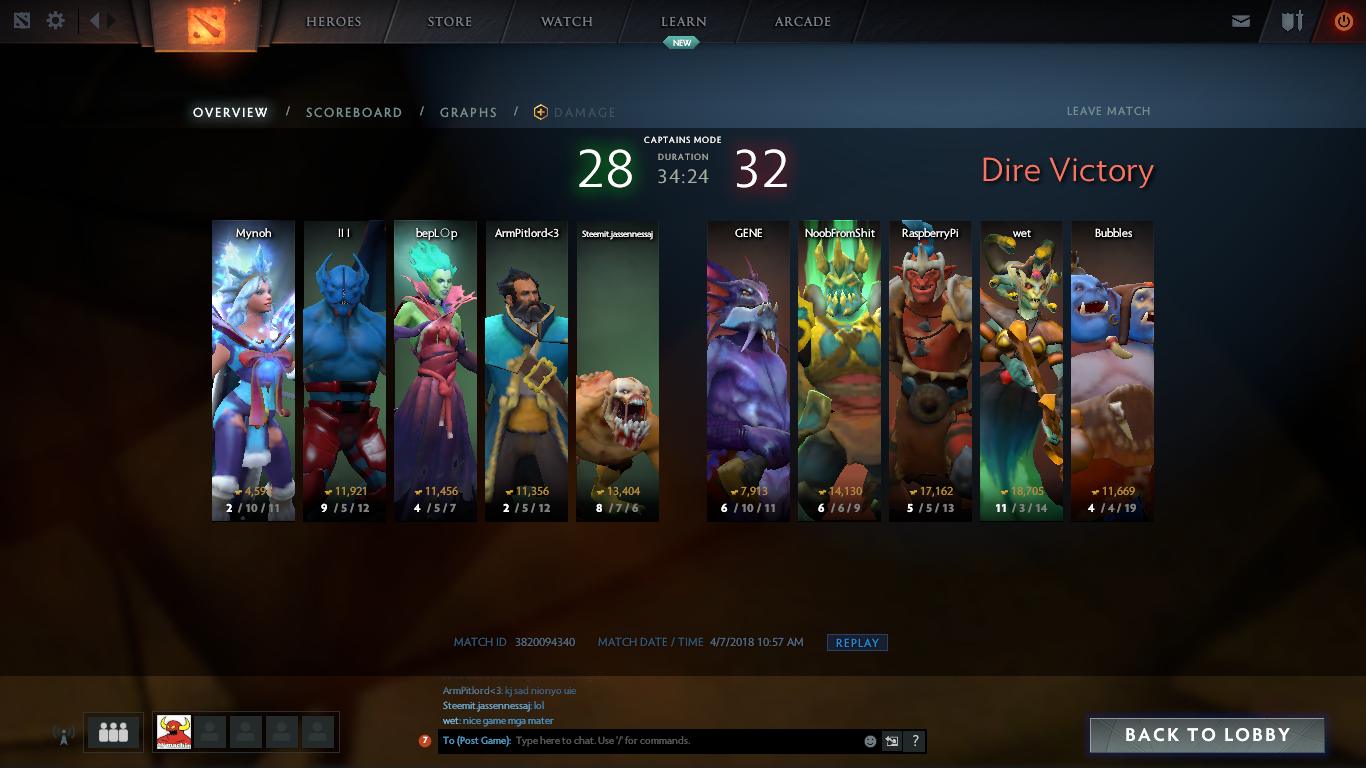Open the Heroes menu
Image resolution: width=1366 pixels, height=768 pixels.
pos(333,21)
